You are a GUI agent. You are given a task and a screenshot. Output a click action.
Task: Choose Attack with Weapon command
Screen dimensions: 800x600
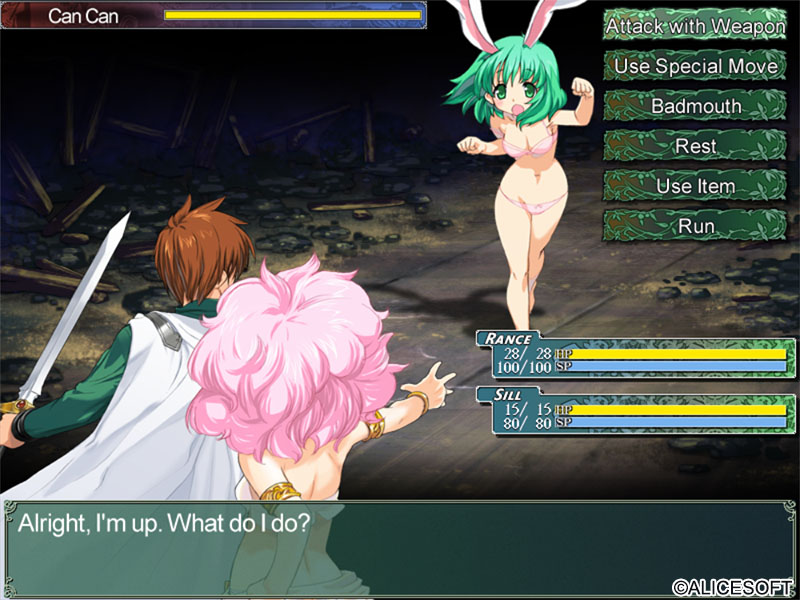pyautogui.click(x=695, y=26)
